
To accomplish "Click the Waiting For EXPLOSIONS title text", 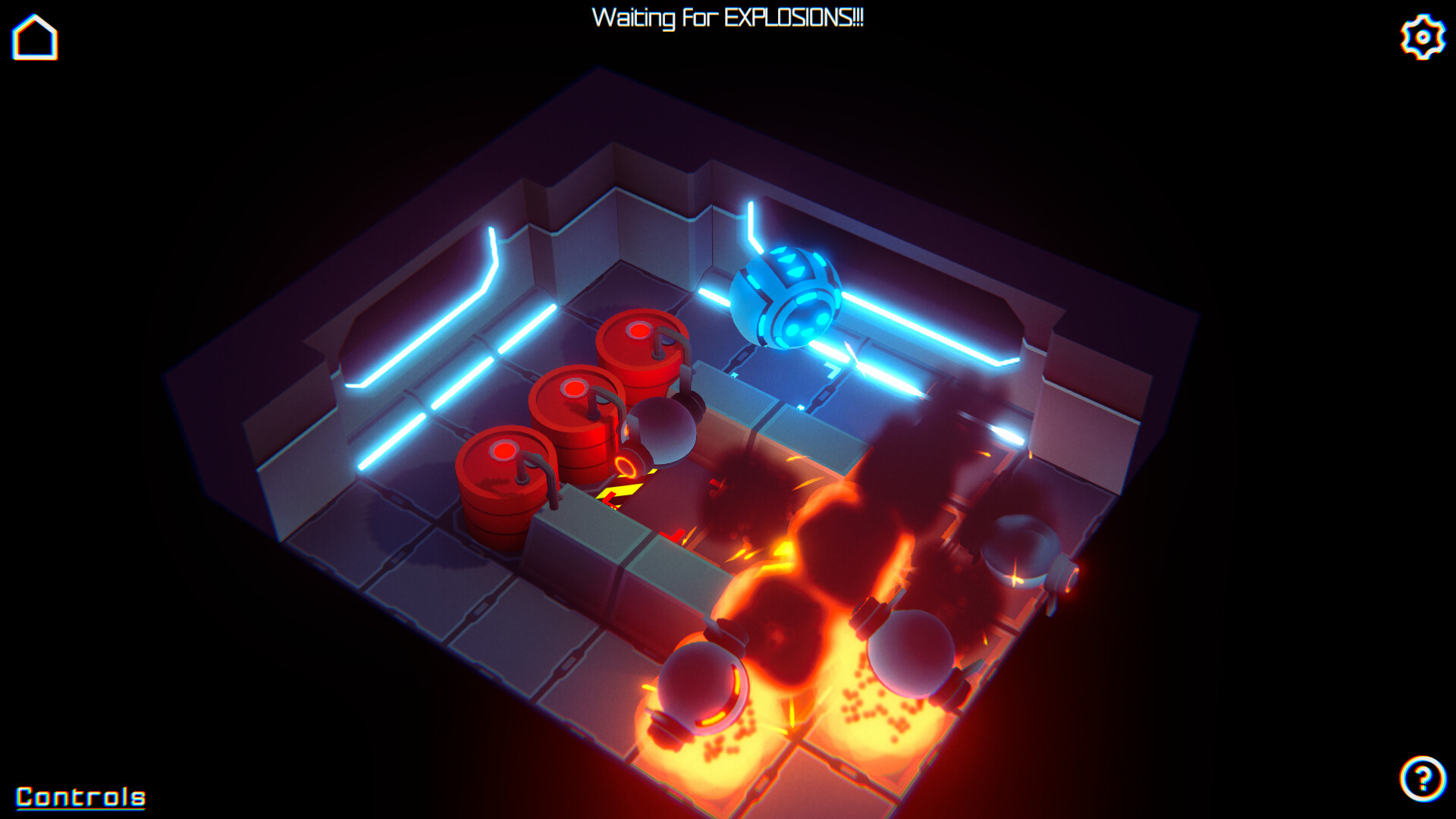I will point(728,17).
